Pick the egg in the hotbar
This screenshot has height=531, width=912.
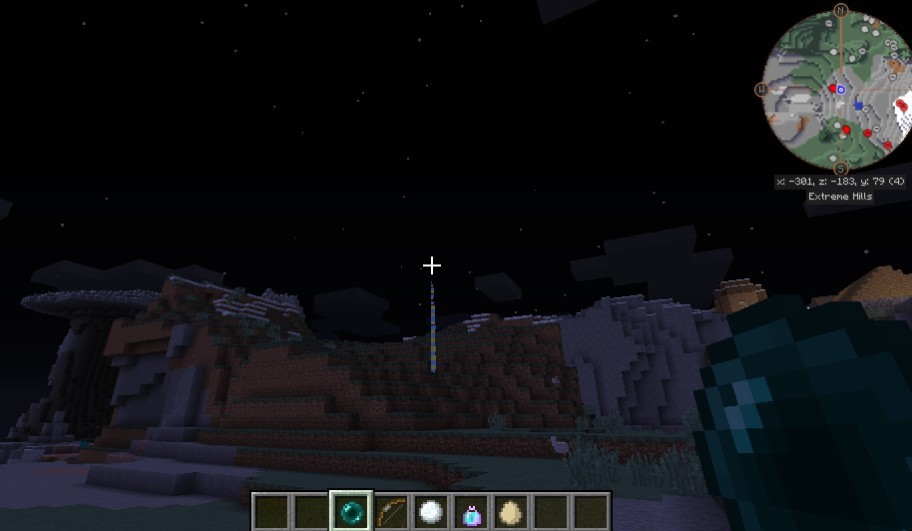(511, 511)
